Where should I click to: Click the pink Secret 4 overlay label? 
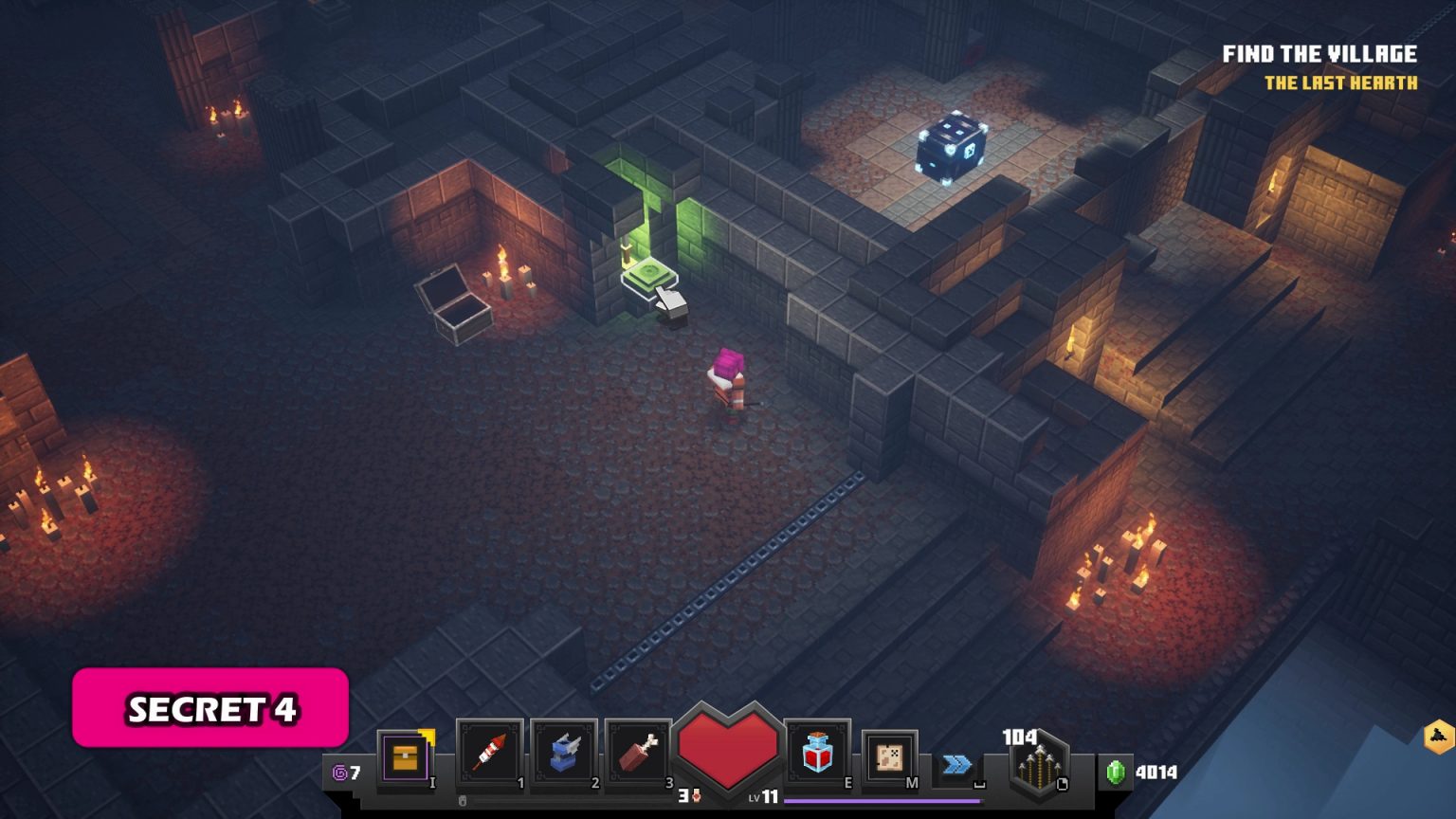tap(210, 708)
